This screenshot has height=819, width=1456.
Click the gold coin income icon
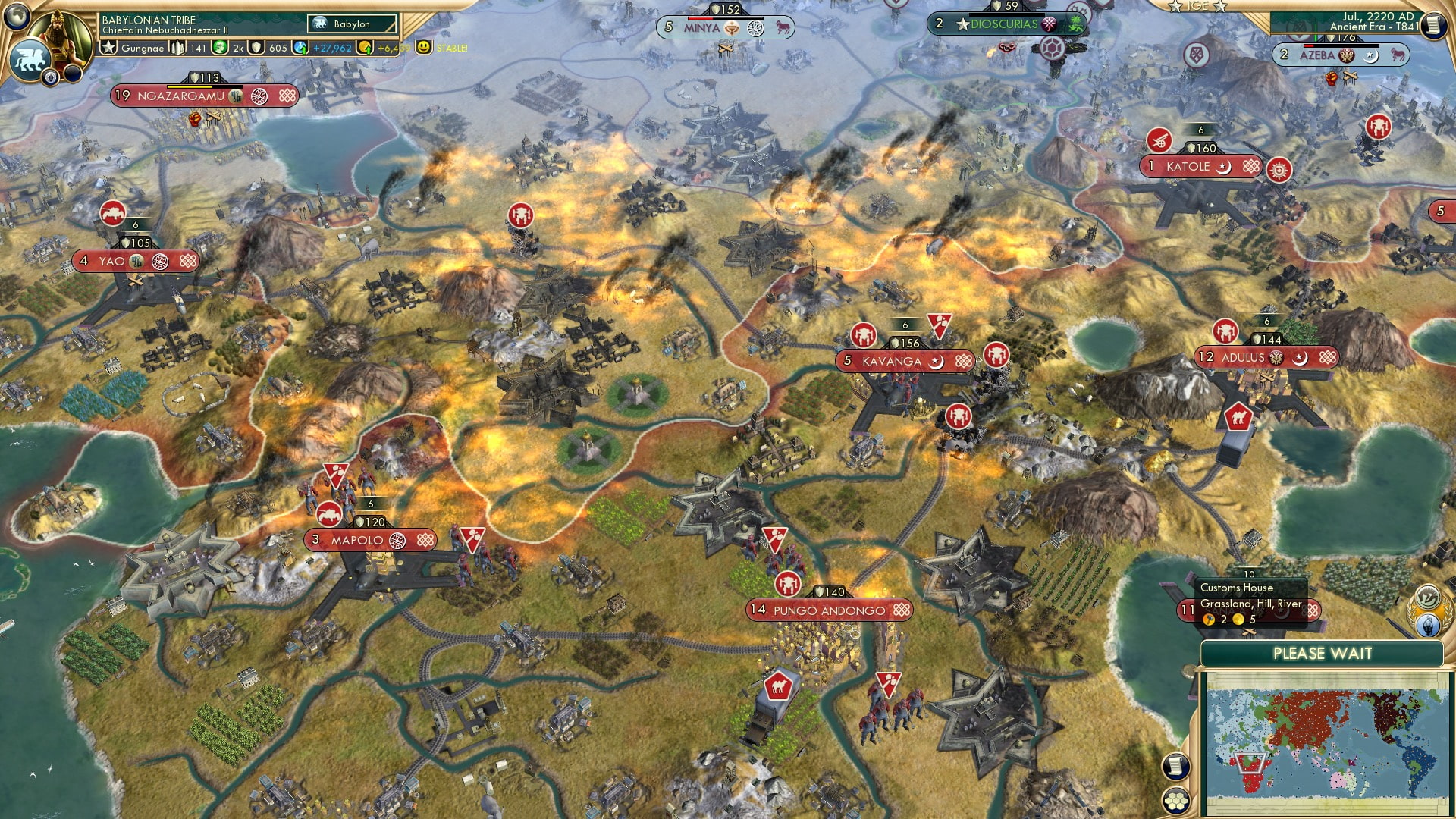(x=366, y=47)
